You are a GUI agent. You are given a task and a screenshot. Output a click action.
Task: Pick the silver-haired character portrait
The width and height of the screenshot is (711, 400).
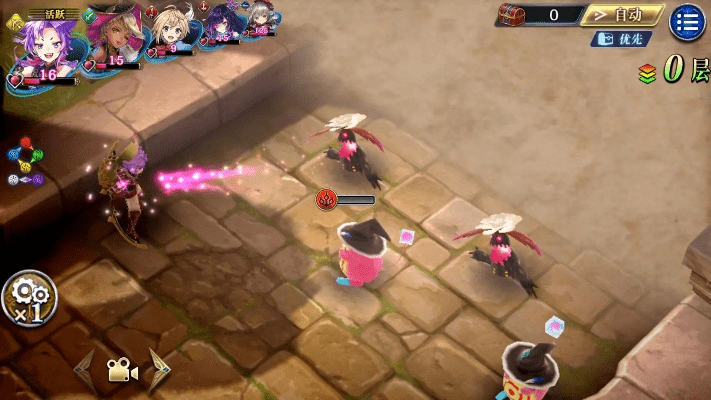pyautogui.click(x=259, y=22)
